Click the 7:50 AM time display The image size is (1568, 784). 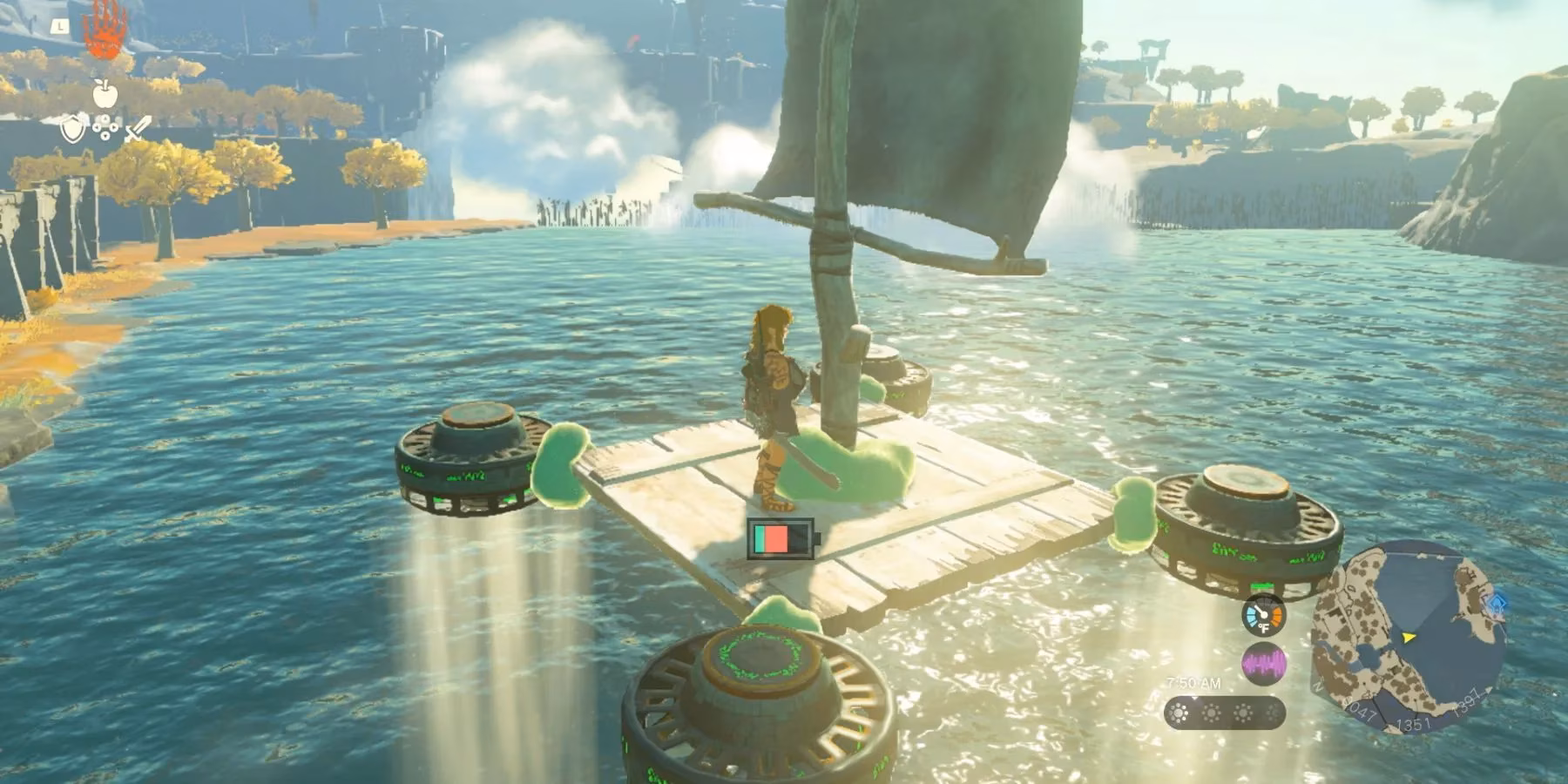(1193, 682)
